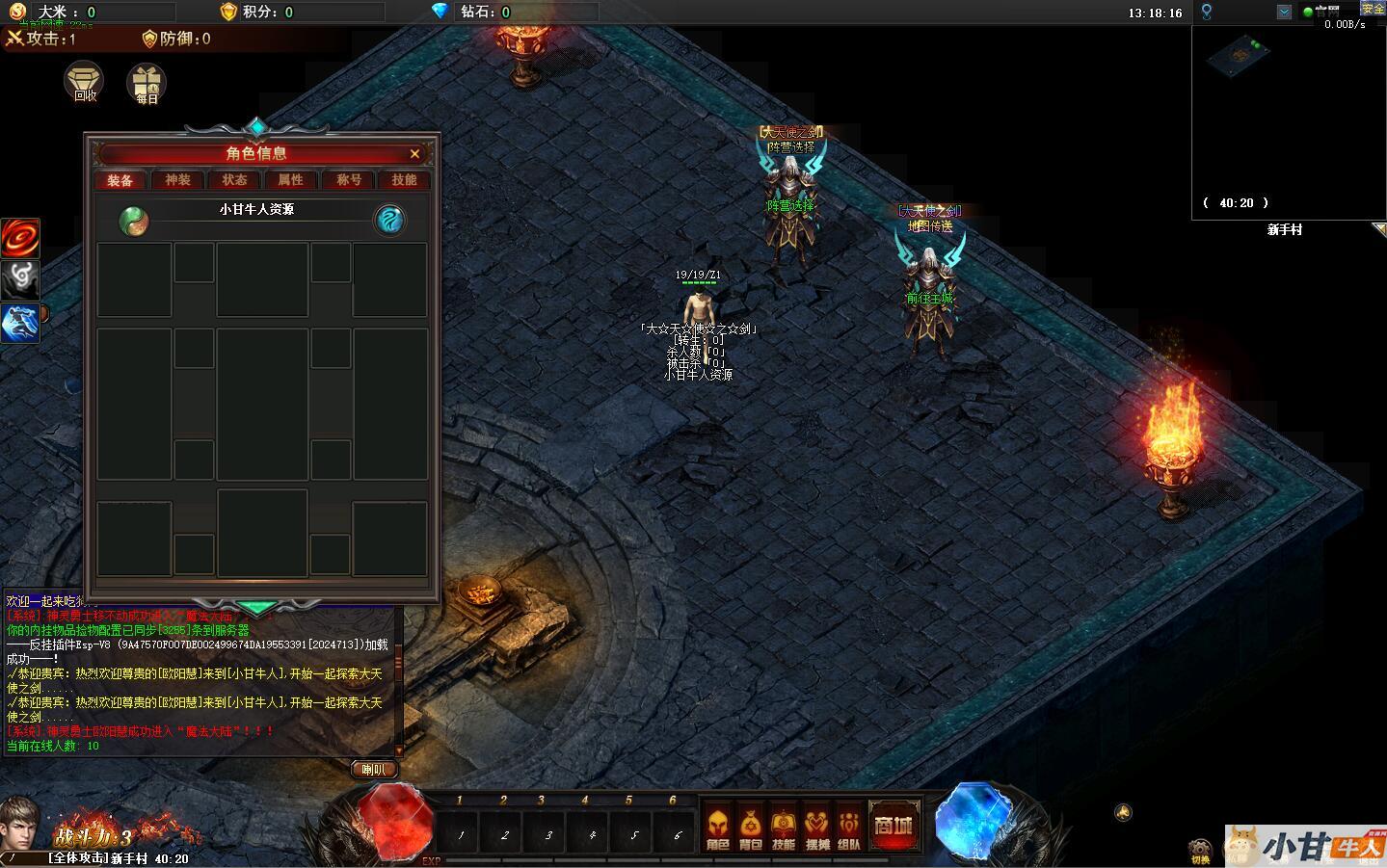The height and width of the screenshot is (868, 1387).
Task: Activate the red fire swirl skill icon
Action: [19, 237]
